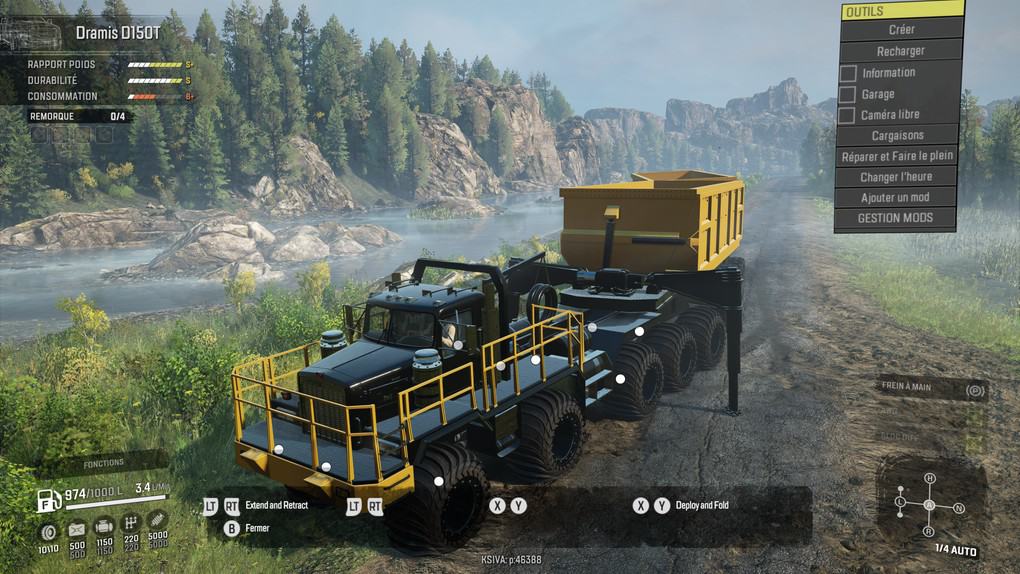
Task: Open the Cargaisons menu entry
Action: click(x=897, y=135)
